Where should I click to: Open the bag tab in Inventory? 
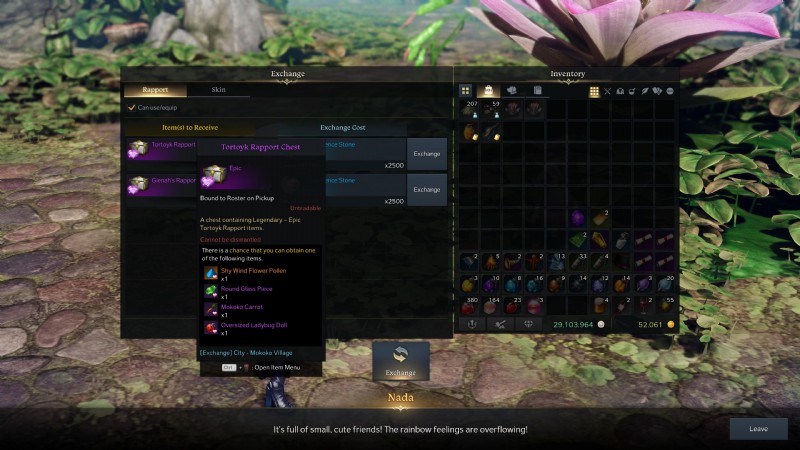pos(489,91)
